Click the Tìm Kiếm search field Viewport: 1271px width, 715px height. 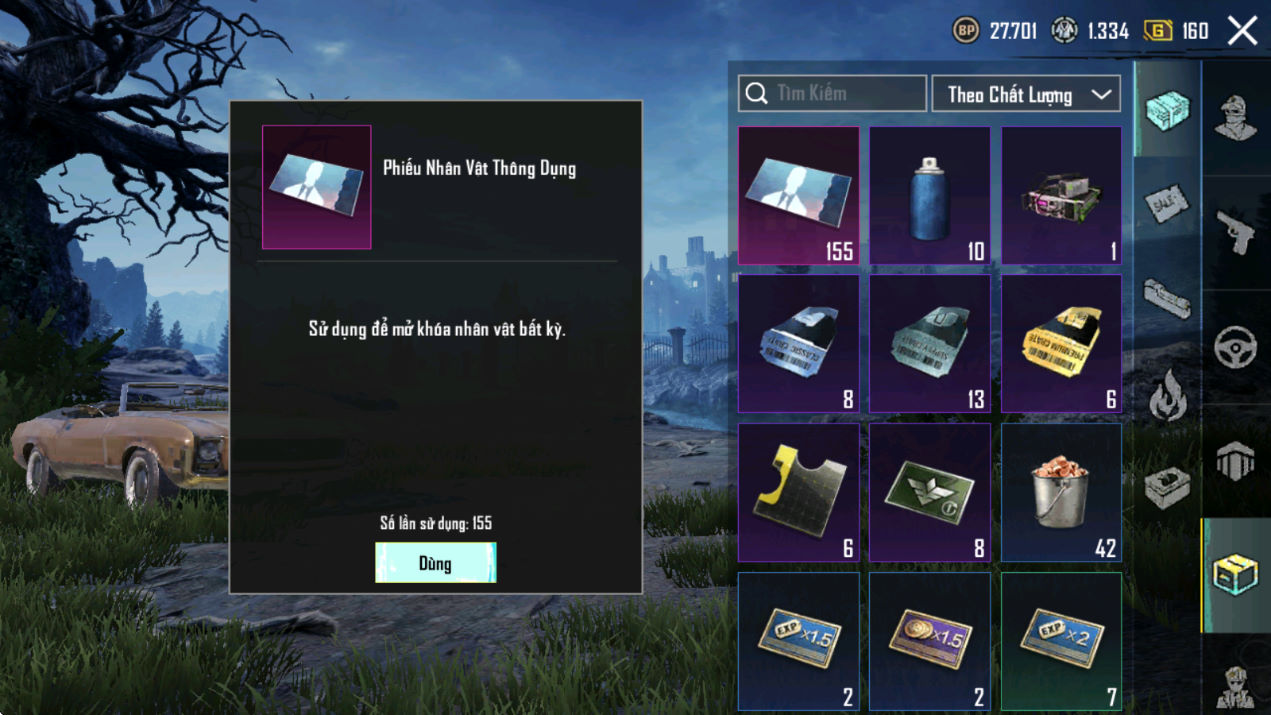click(832, 94)
